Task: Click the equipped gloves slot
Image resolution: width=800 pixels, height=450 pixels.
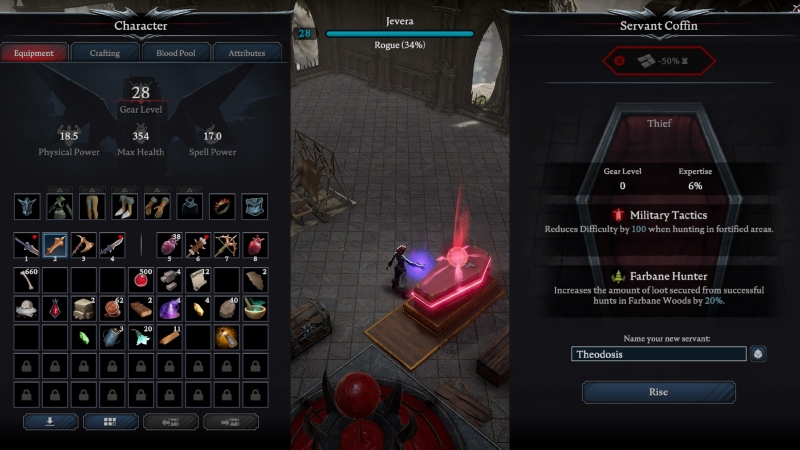Action: point(157,207)
